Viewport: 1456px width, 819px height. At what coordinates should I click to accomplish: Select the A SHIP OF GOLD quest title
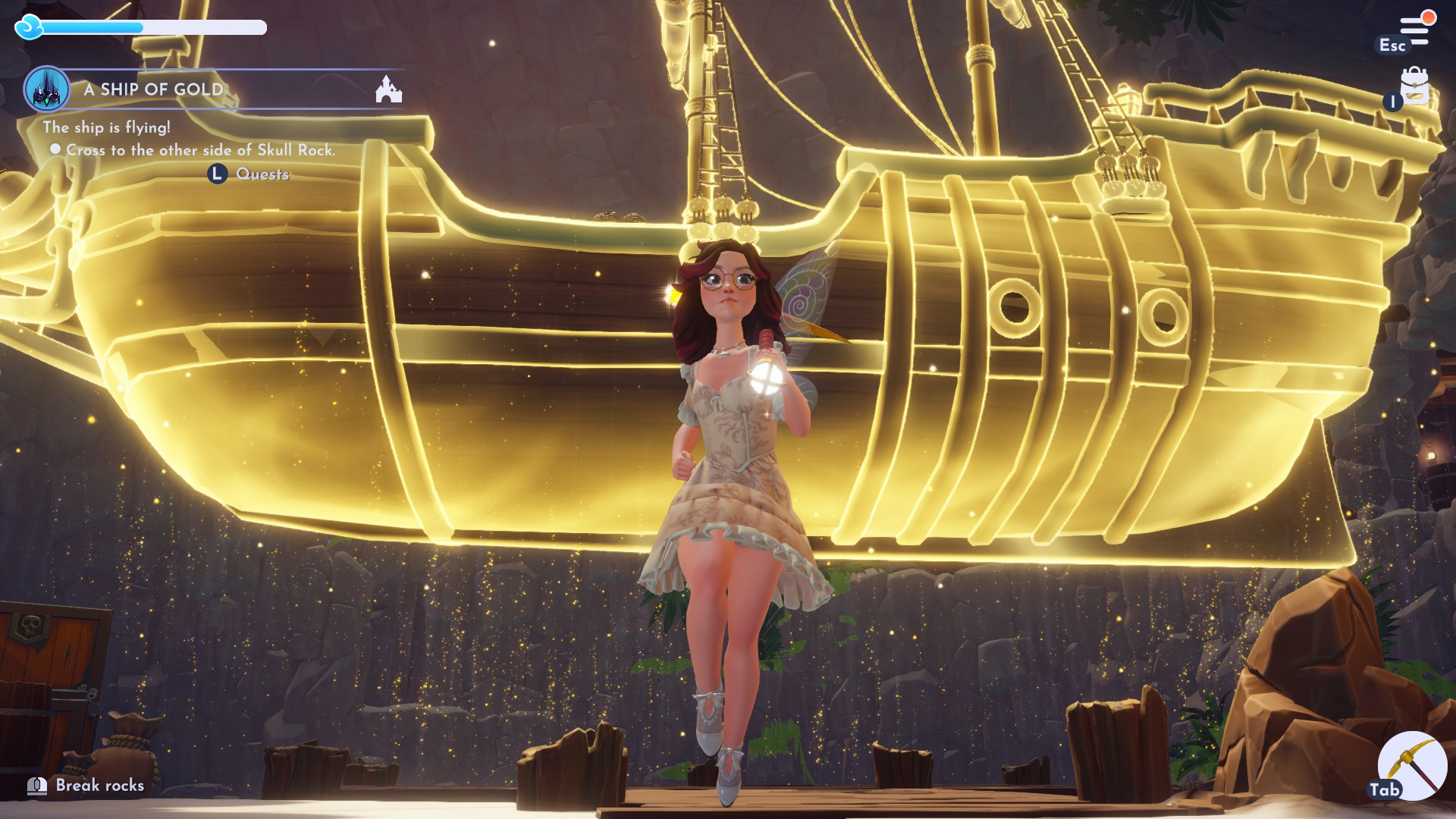[155, 89]
